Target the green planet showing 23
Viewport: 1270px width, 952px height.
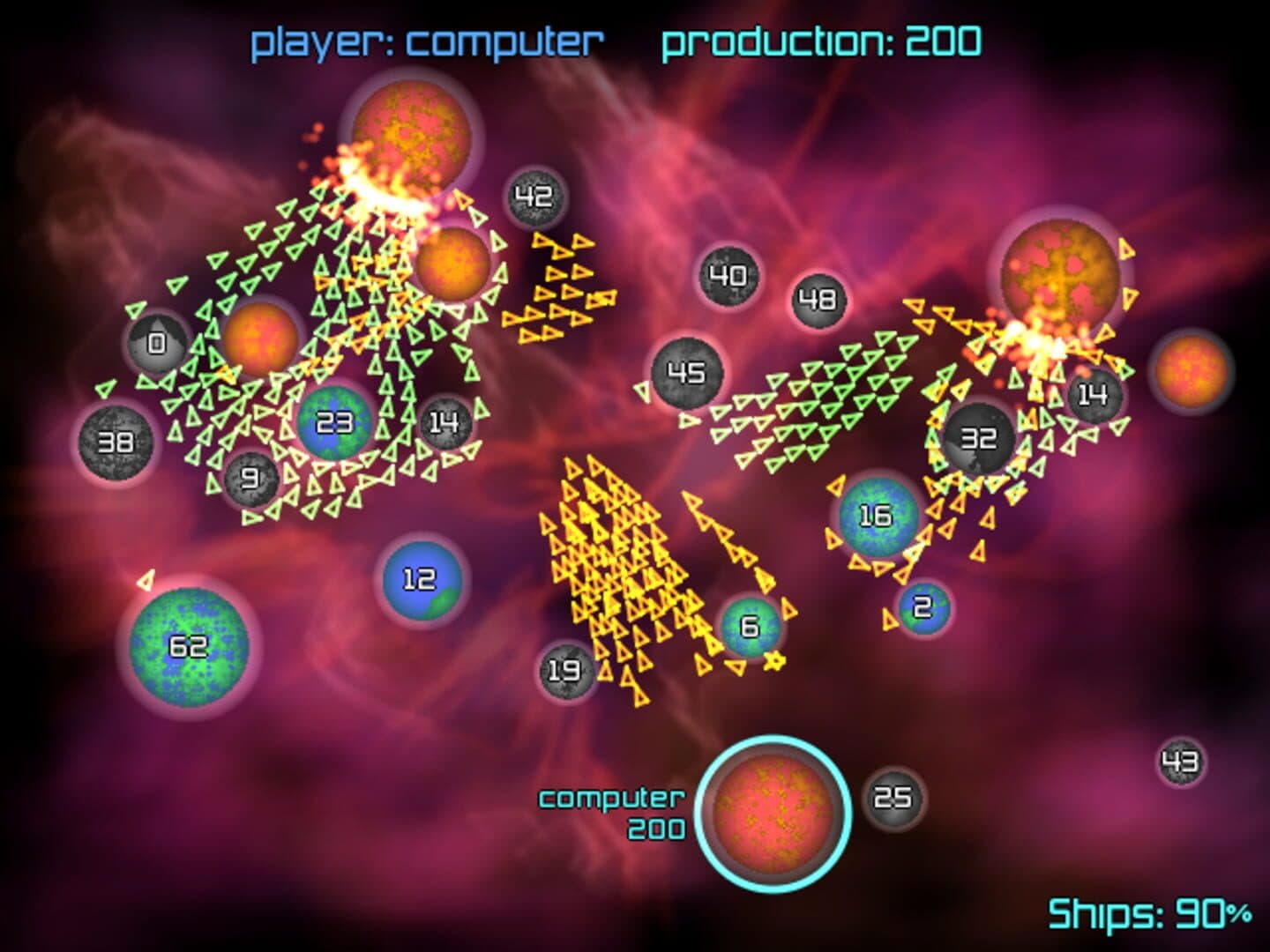click(x=335, y=424)
